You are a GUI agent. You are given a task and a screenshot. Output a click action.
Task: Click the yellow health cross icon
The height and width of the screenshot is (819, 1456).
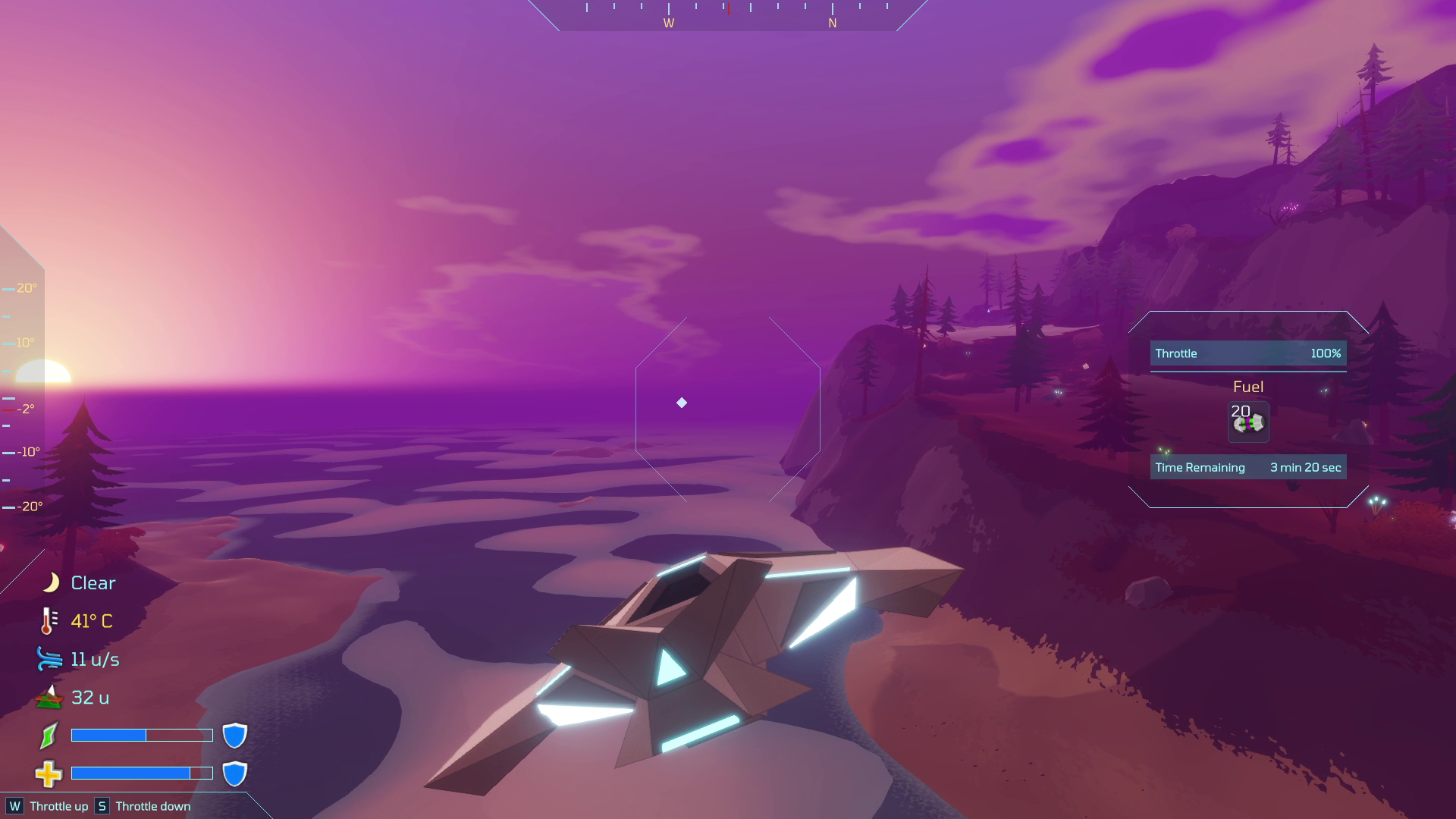click(x=48, y=773)
